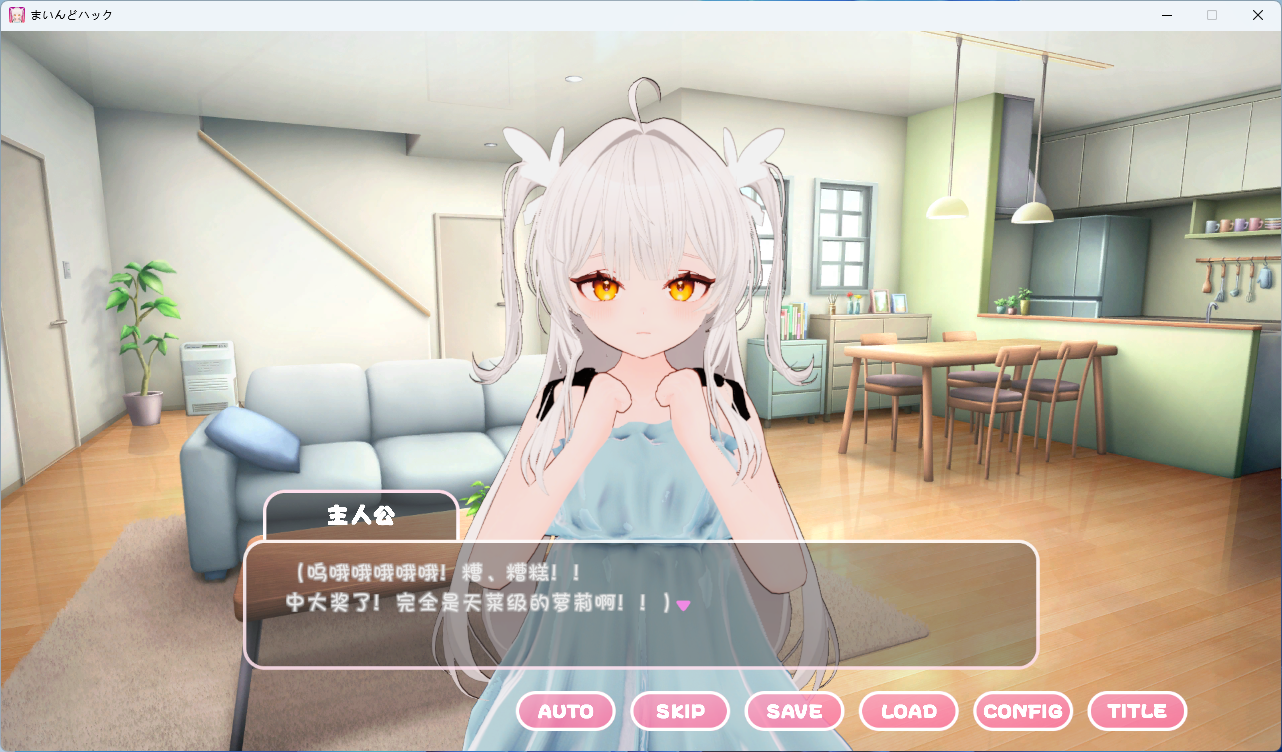Image resolution: width=1282 pixels, height=752 pixels.
Task: Open the SAVE screen
Action: pos(794,711)
